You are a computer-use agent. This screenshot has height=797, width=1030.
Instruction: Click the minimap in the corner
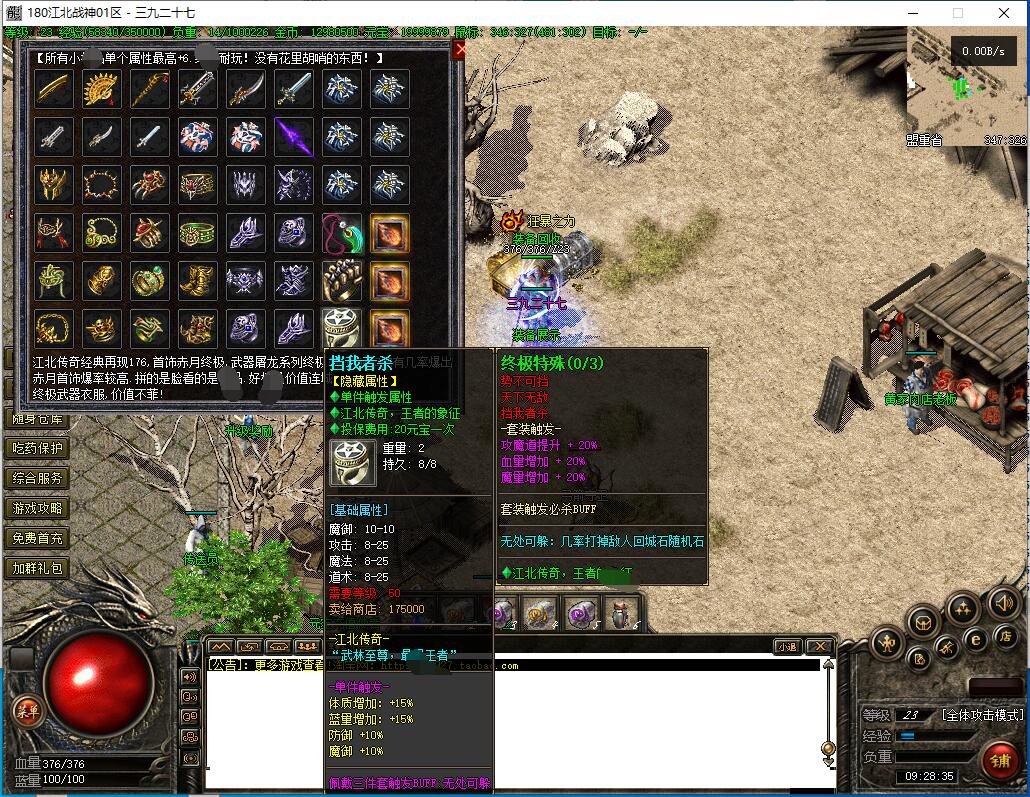pyautogui.click(x=966, y=87)
